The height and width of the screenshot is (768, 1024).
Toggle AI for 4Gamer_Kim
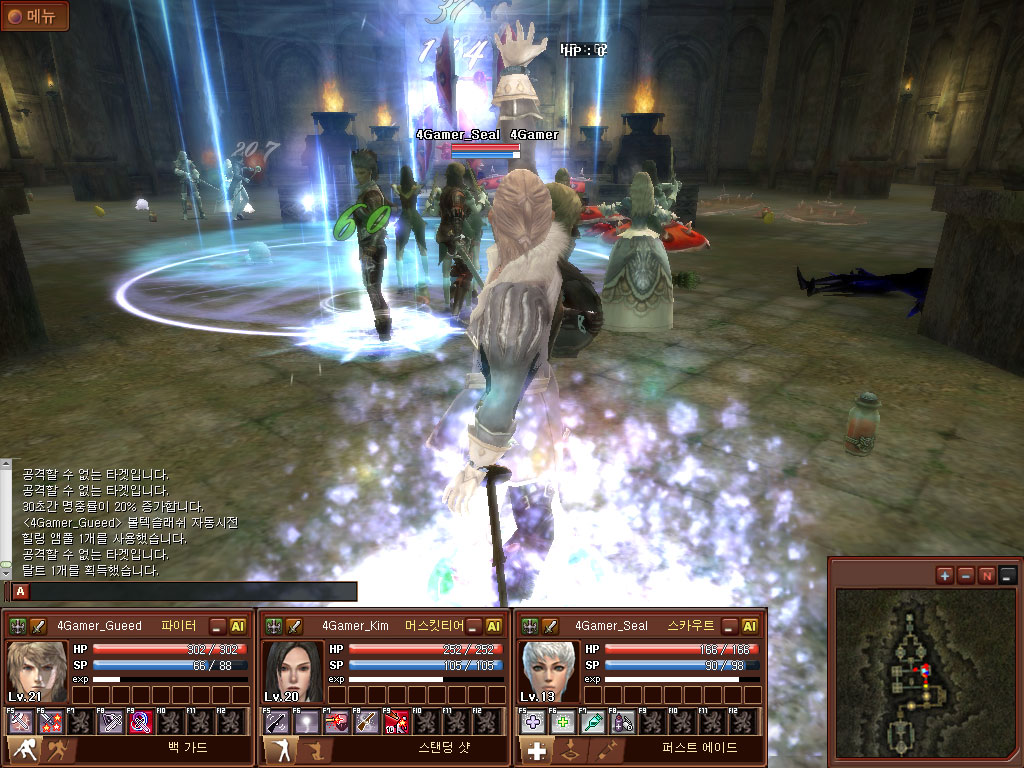[494, 626]
